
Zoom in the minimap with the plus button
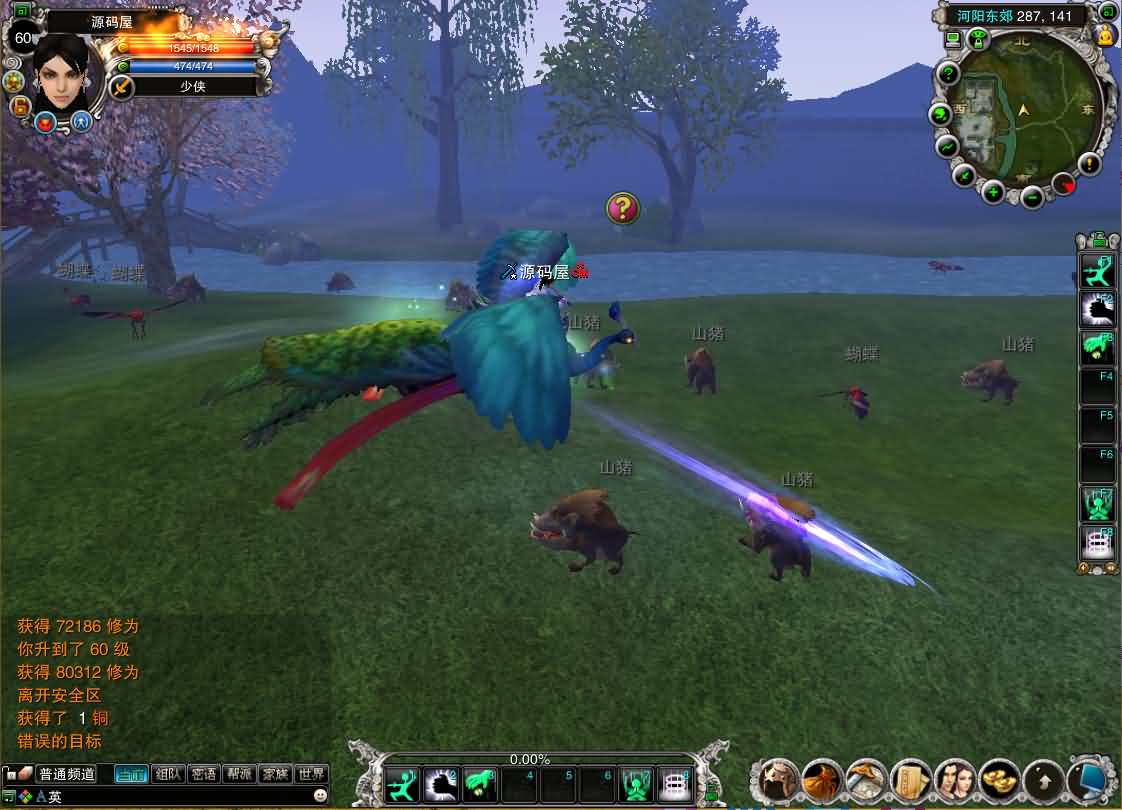pyautogui.click(x=993, y=192)
